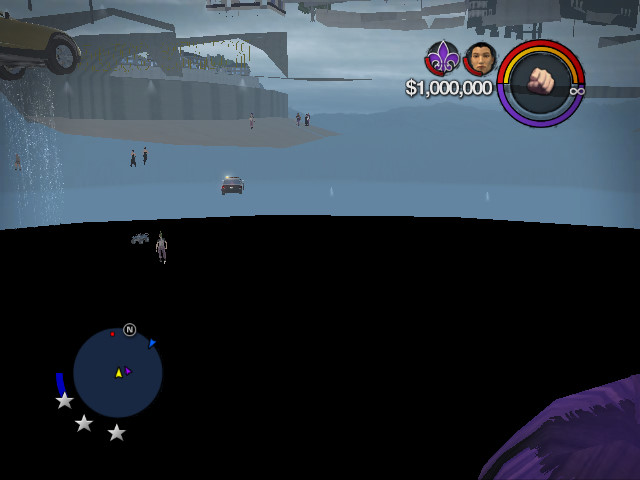Click the circular minimap radar
640x480 pixels.
tap(118, 373)
